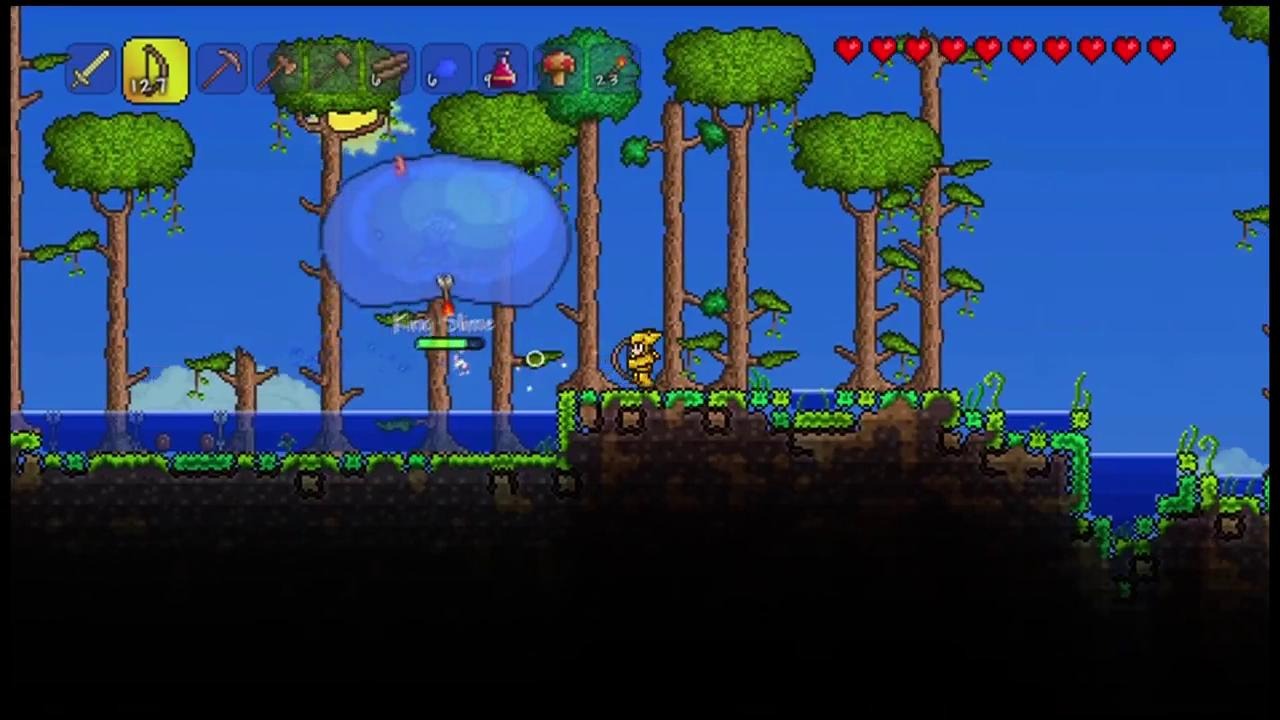This screenshot has width=1280, height=720.
Task: Select the blue gel slot
Action: pos(446,71)
